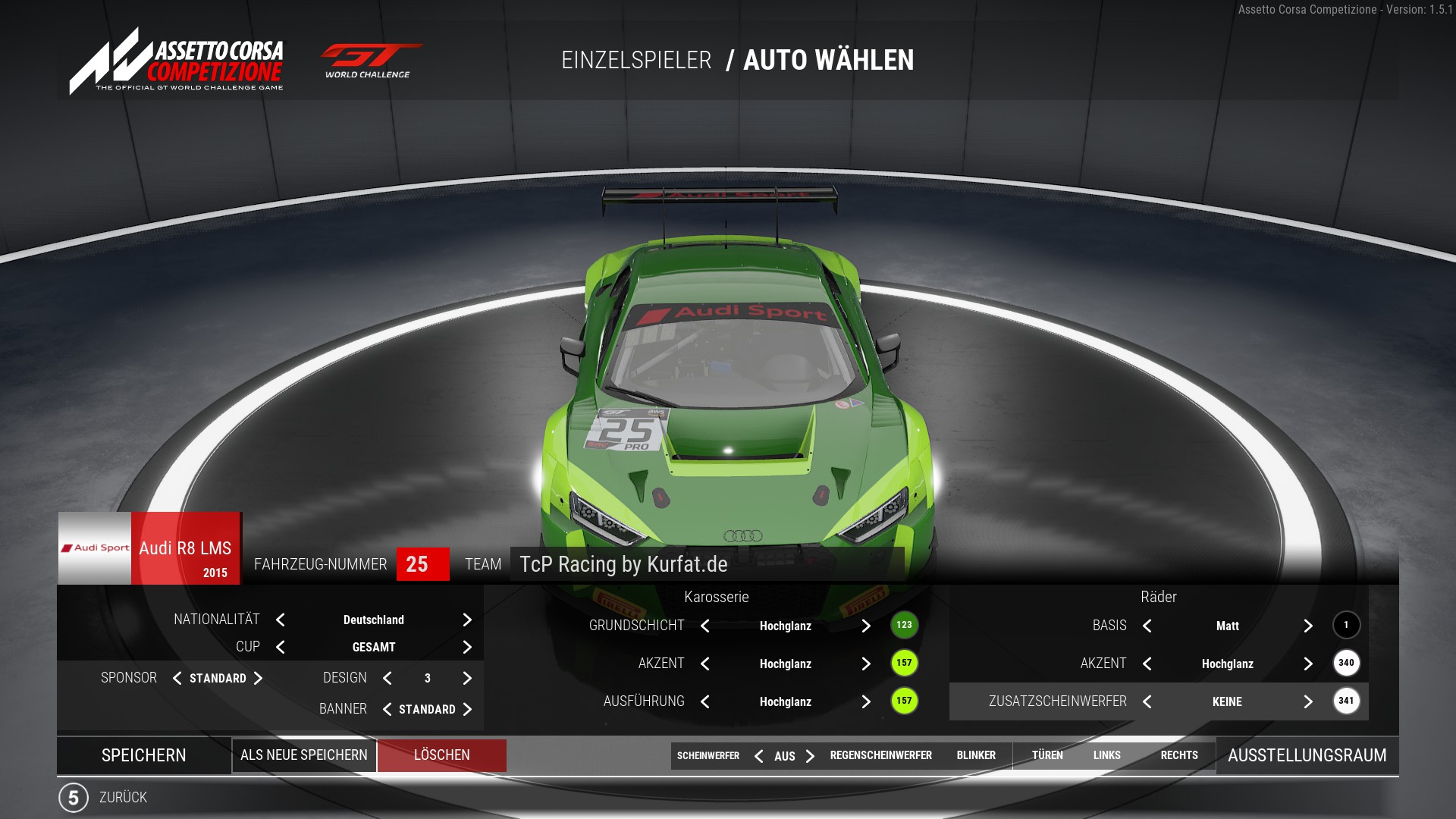
Task: Choose ALS NEUE SPEICHERN
Action: tap(304, 755)
